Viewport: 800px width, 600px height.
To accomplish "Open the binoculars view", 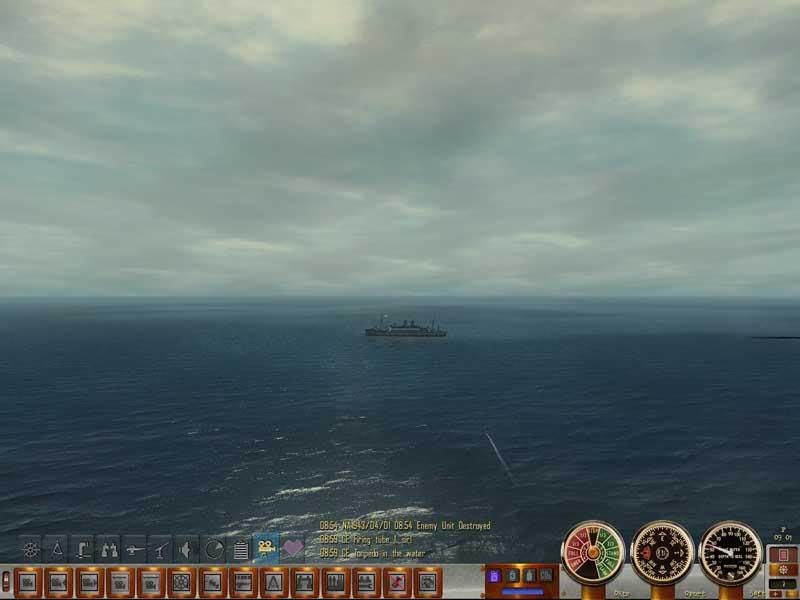I will click(x=109, y=549).
